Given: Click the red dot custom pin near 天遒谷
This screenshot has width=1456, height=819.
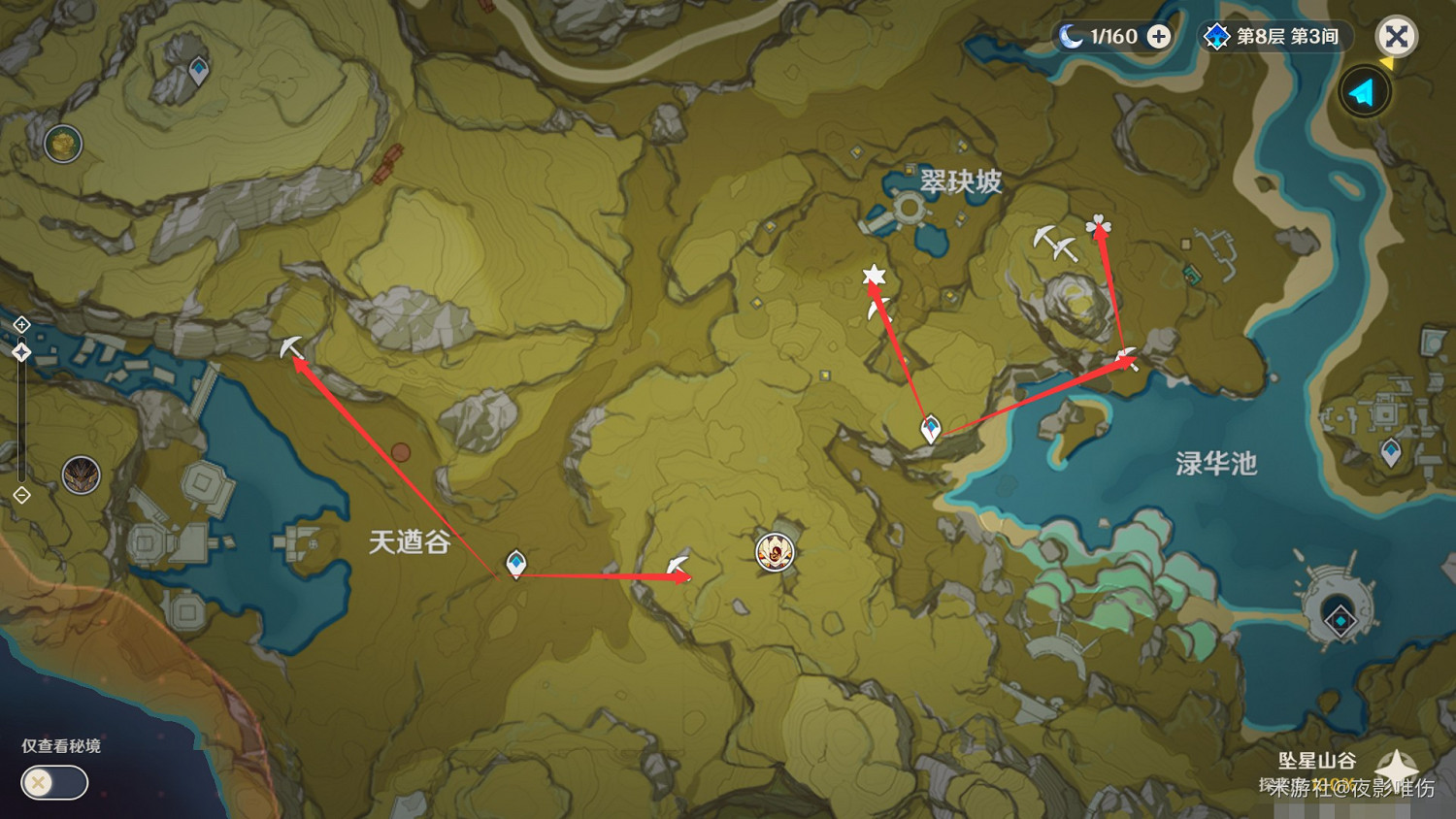Looking at the screenshot, I should [402, 450].
